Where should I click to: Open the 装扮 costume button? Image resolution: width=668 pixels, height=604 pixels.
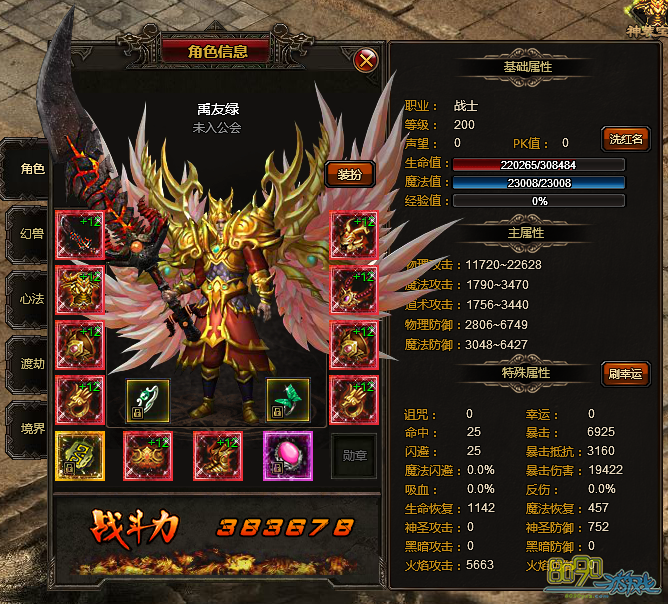point(349,174)
